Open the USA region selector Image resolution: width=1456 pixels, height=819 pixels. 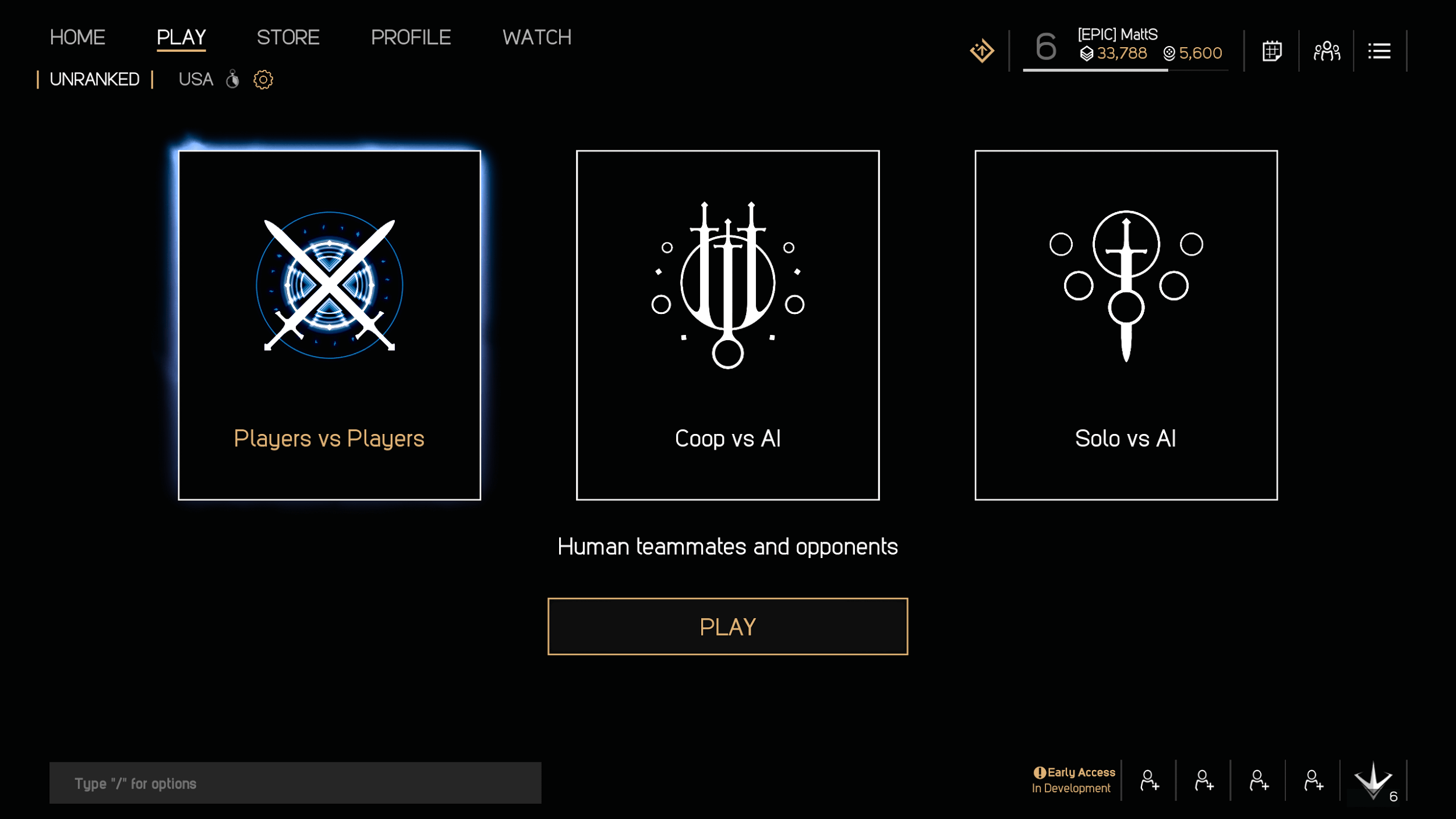195,79
